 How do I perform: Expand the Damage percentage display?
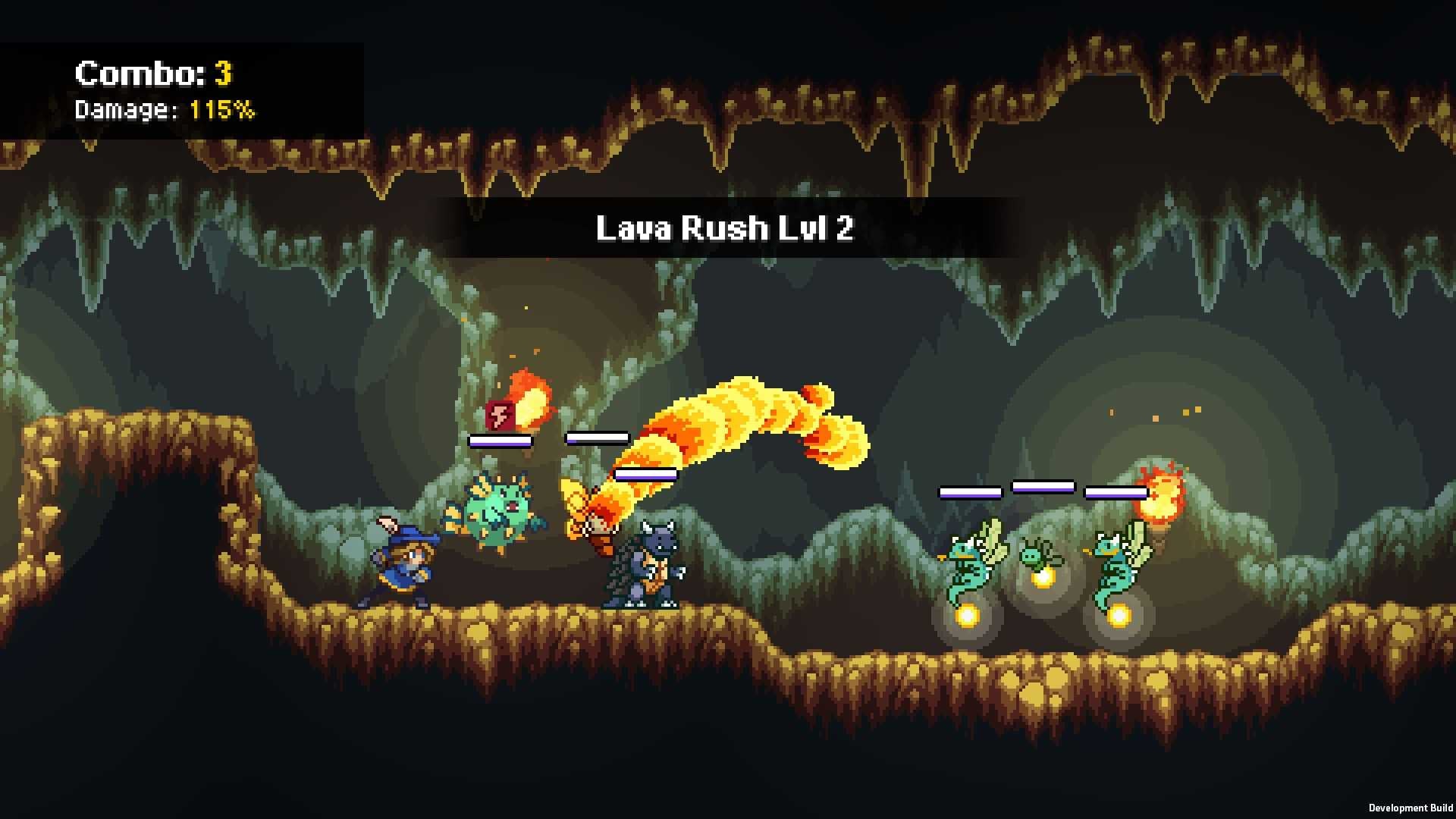pos(164,111)
